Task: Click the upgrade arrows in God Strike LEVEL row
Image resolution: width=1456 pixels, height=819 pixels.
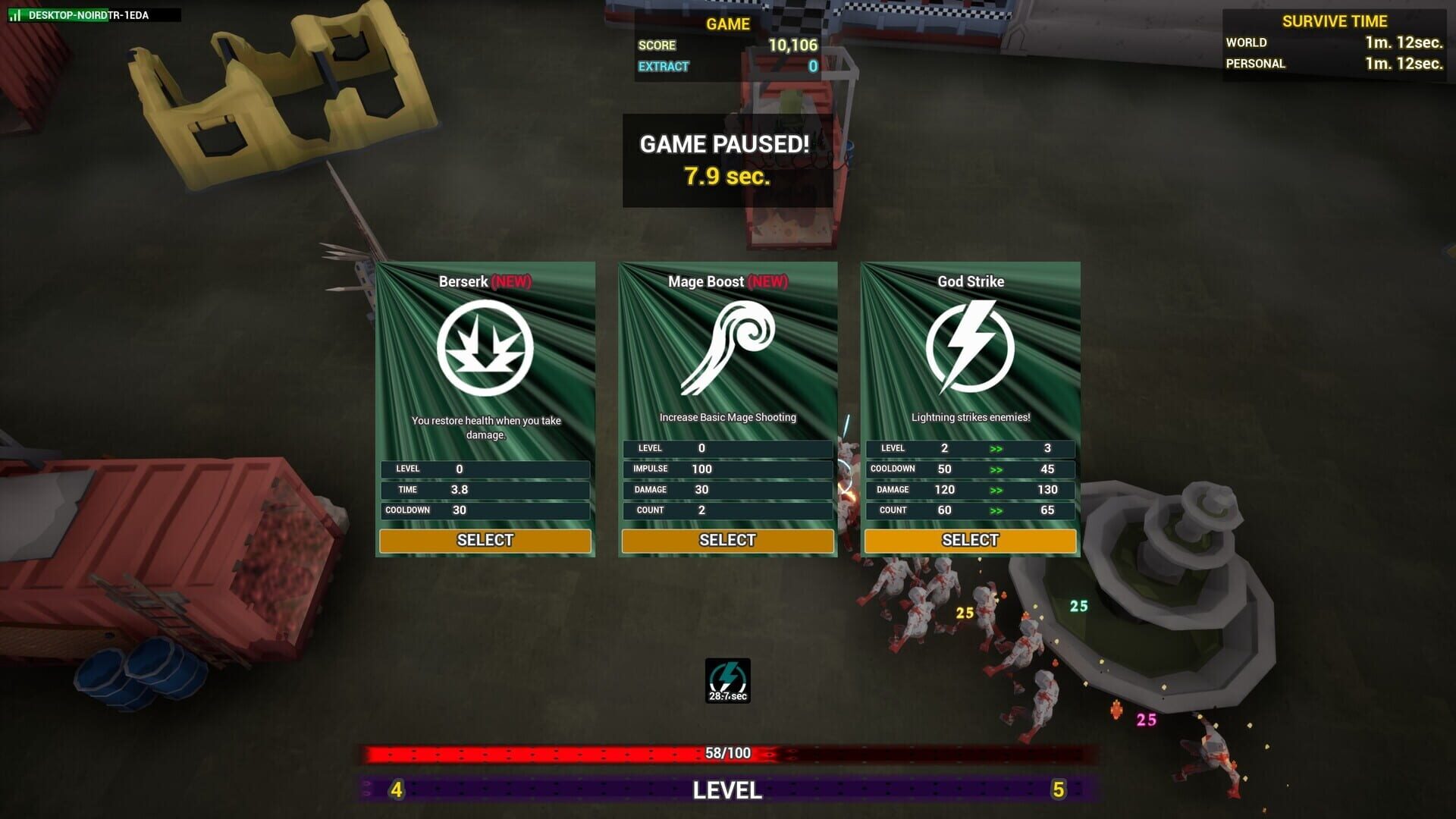Action: point(996,448)
